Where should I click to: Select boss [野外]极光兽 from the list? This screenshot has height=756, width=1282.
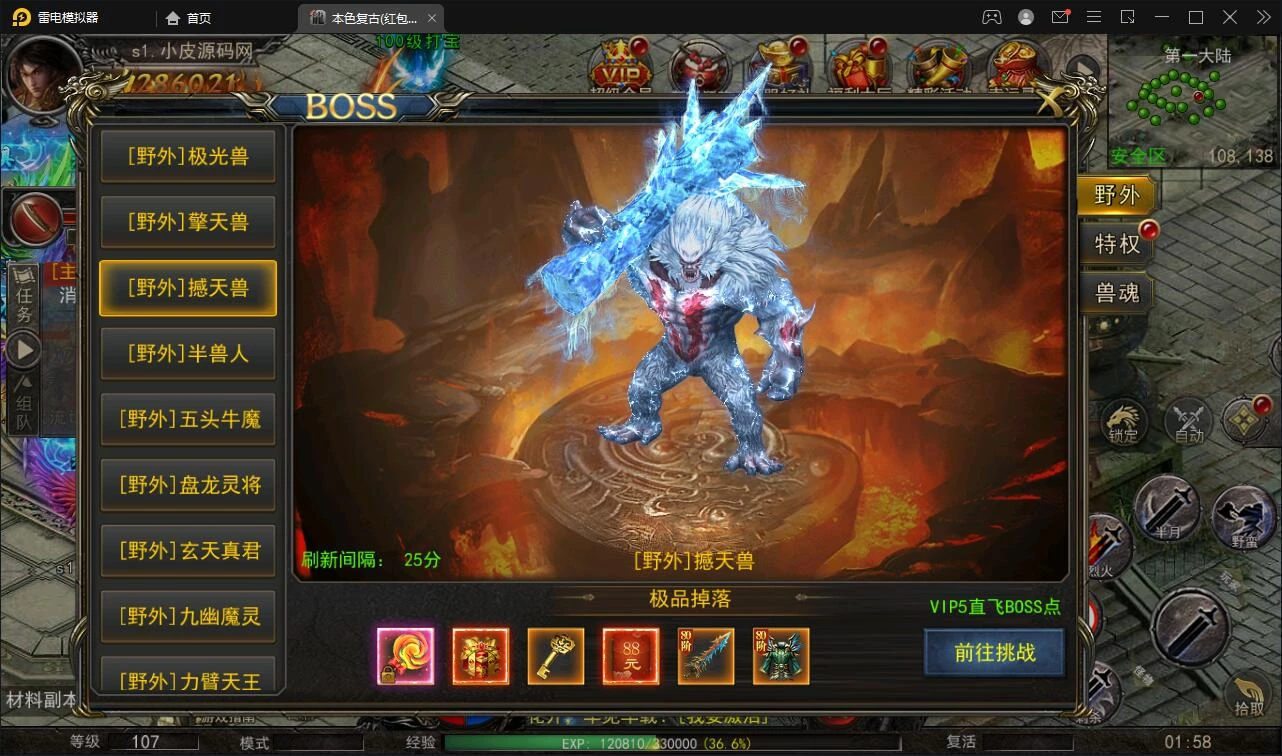point(187,156)
